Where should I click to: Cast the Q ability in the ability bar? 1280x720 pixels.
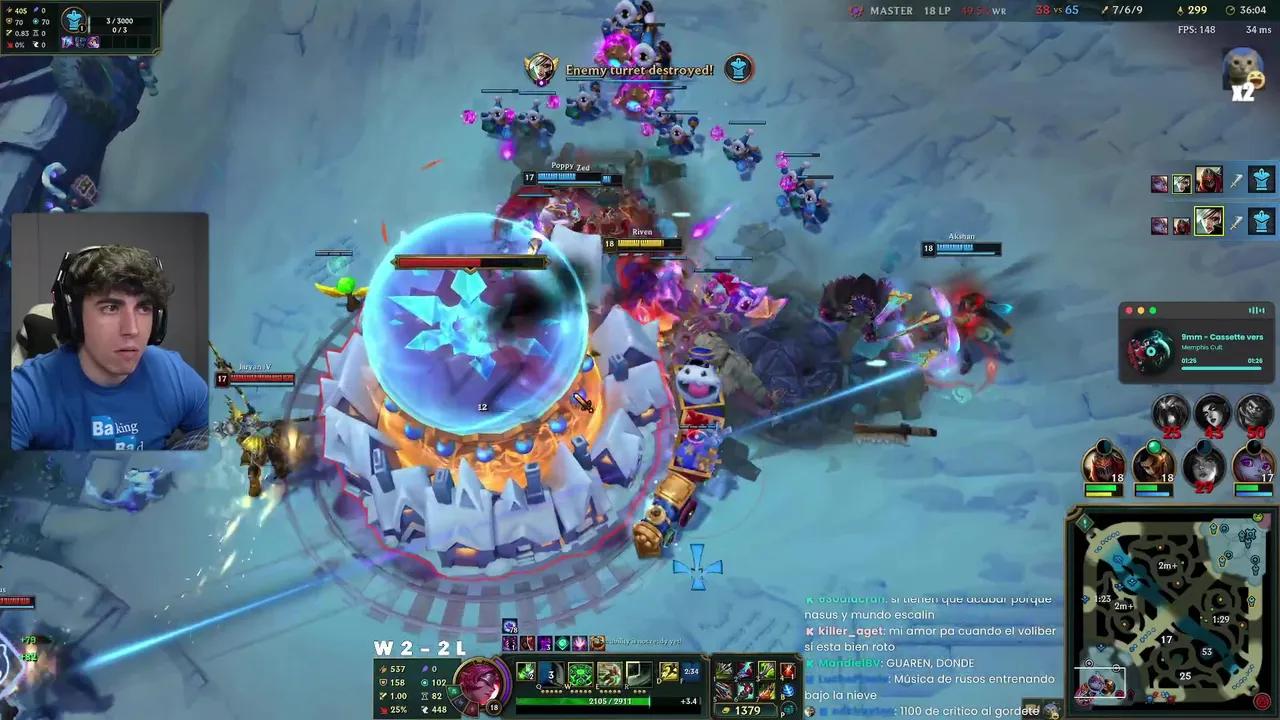click(x=526, y=671)
